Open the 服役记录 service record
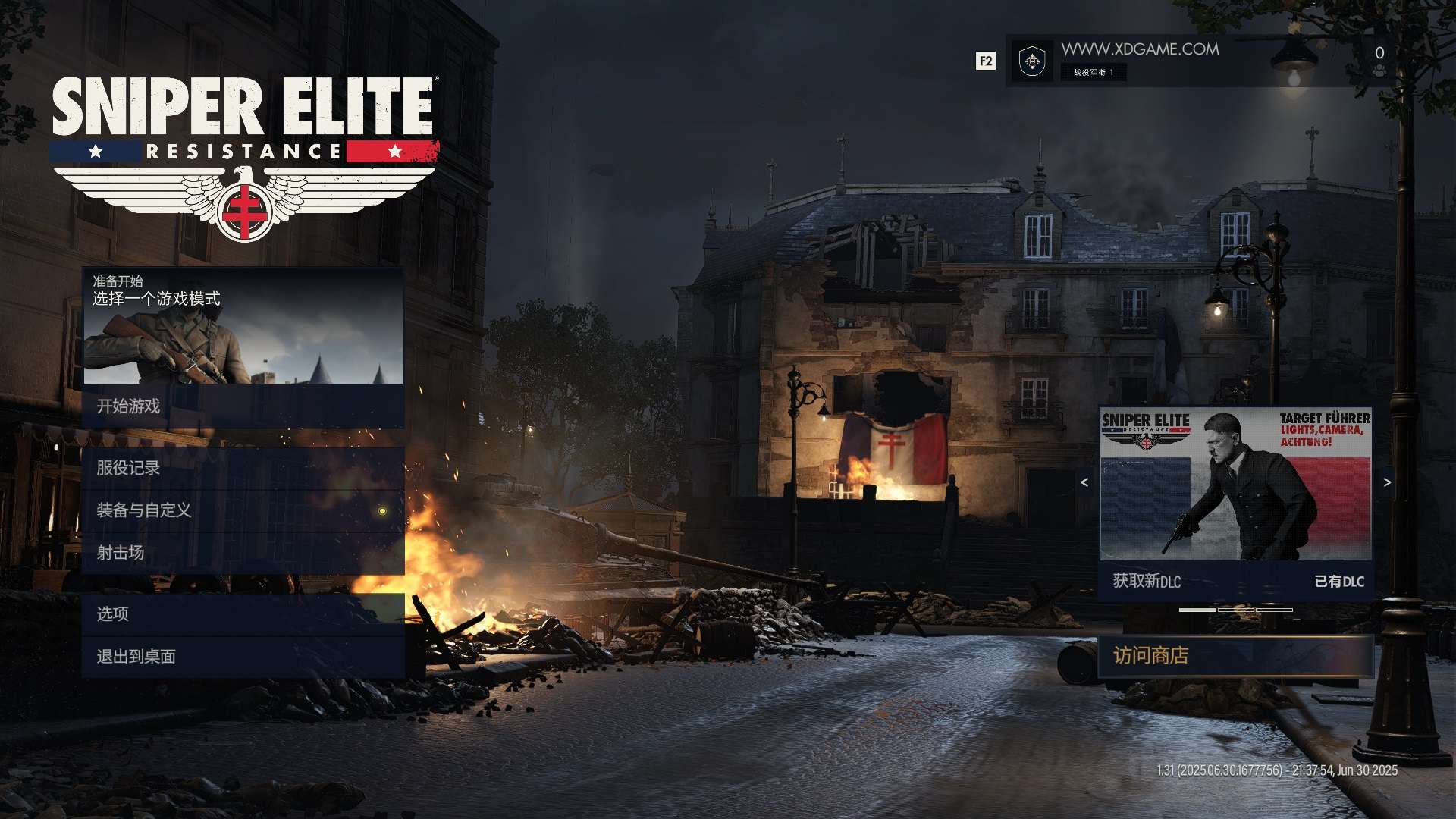The image size is (1456, 819). (x=243, y=468)
